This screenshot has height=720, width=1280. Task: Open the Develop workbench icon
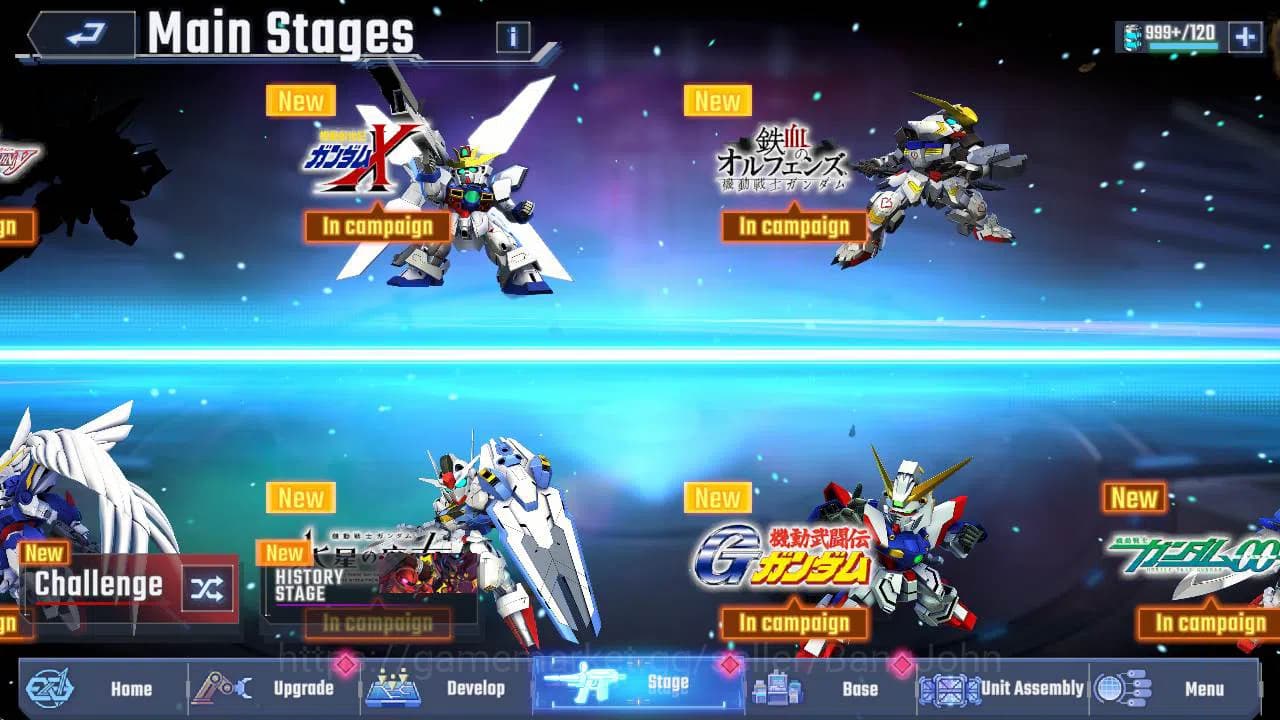click(x=392, y=688)
